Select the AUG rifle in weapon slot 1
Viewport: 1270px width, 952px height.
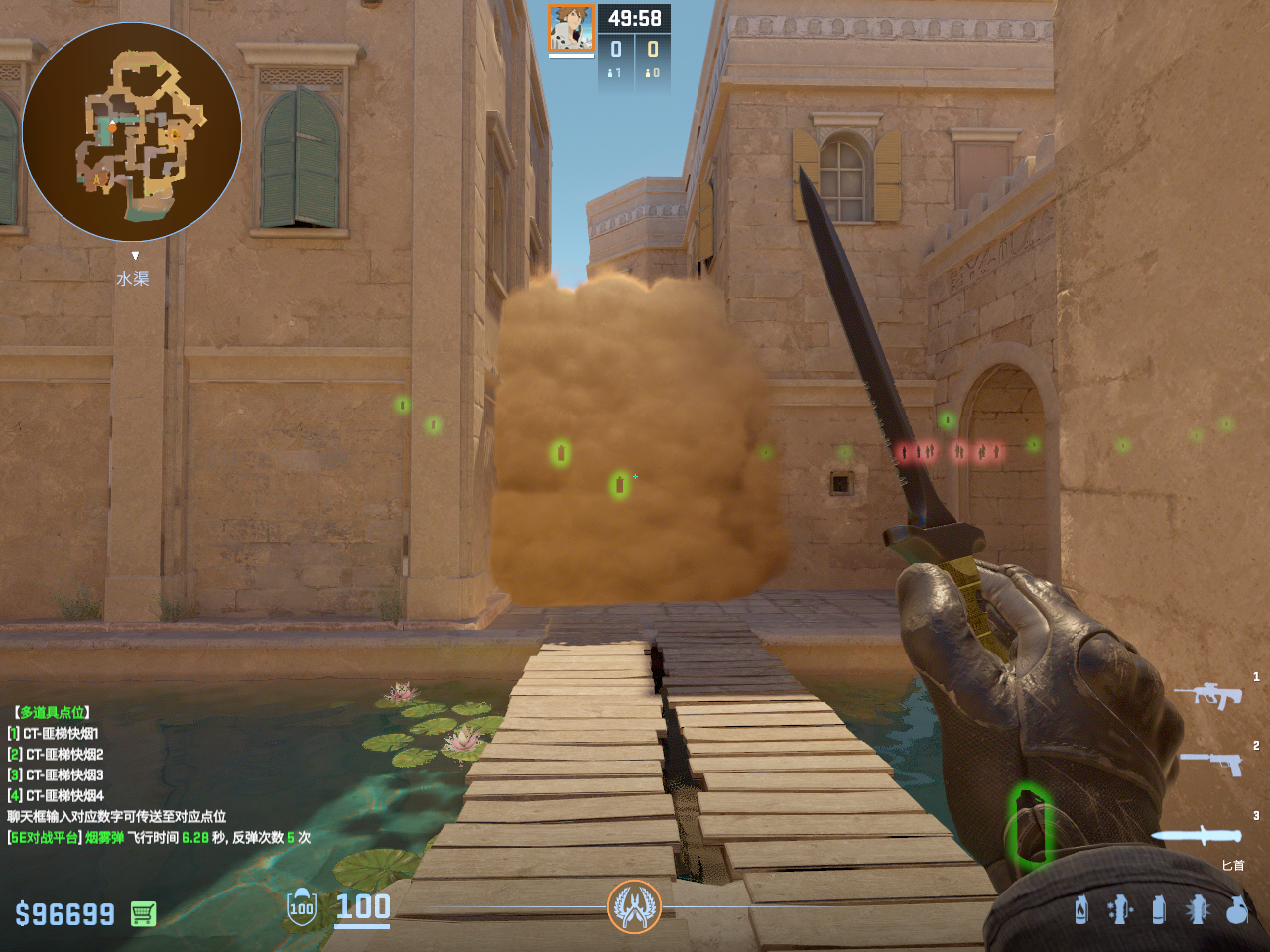1208,694
